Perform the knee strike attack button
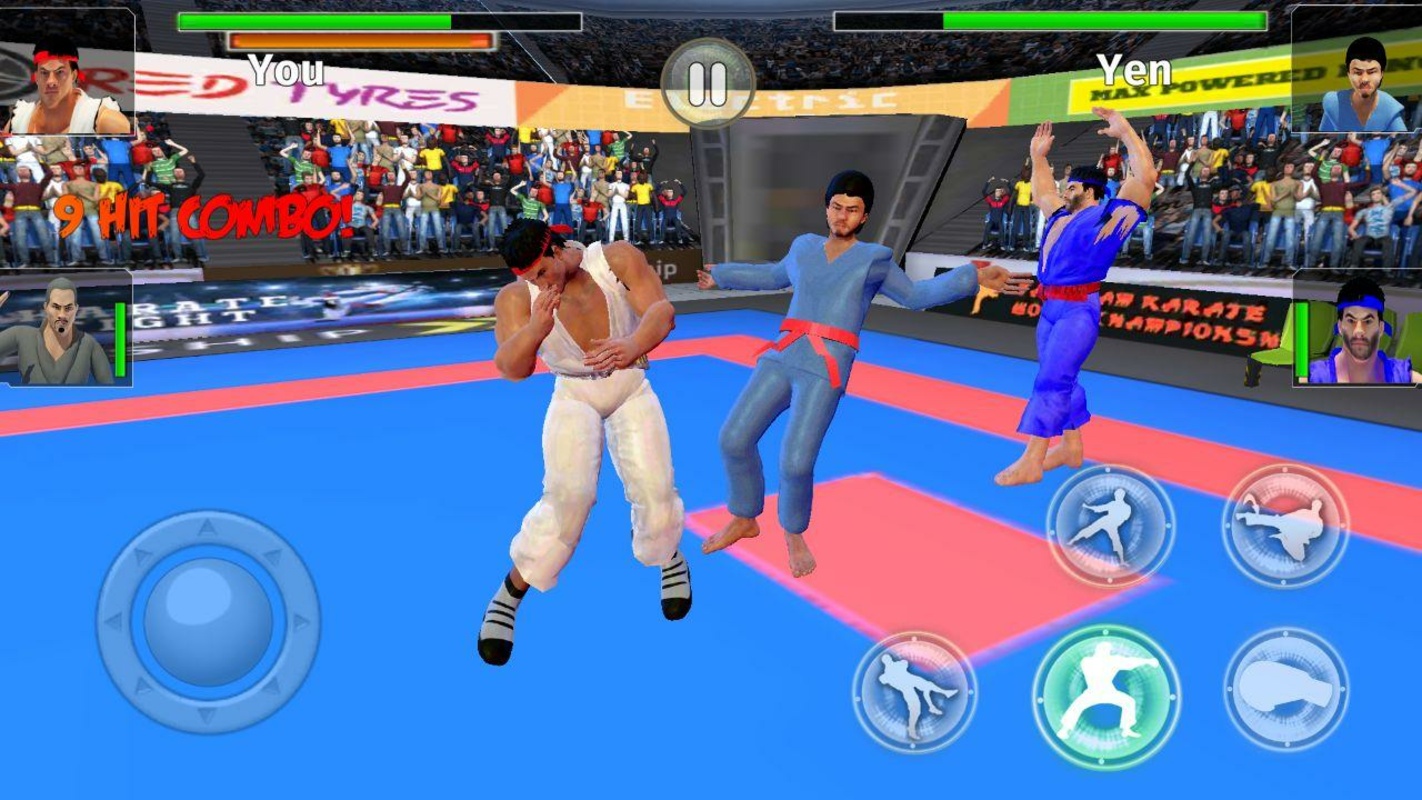Screen dimensions: 1422x800 [914, 691]
